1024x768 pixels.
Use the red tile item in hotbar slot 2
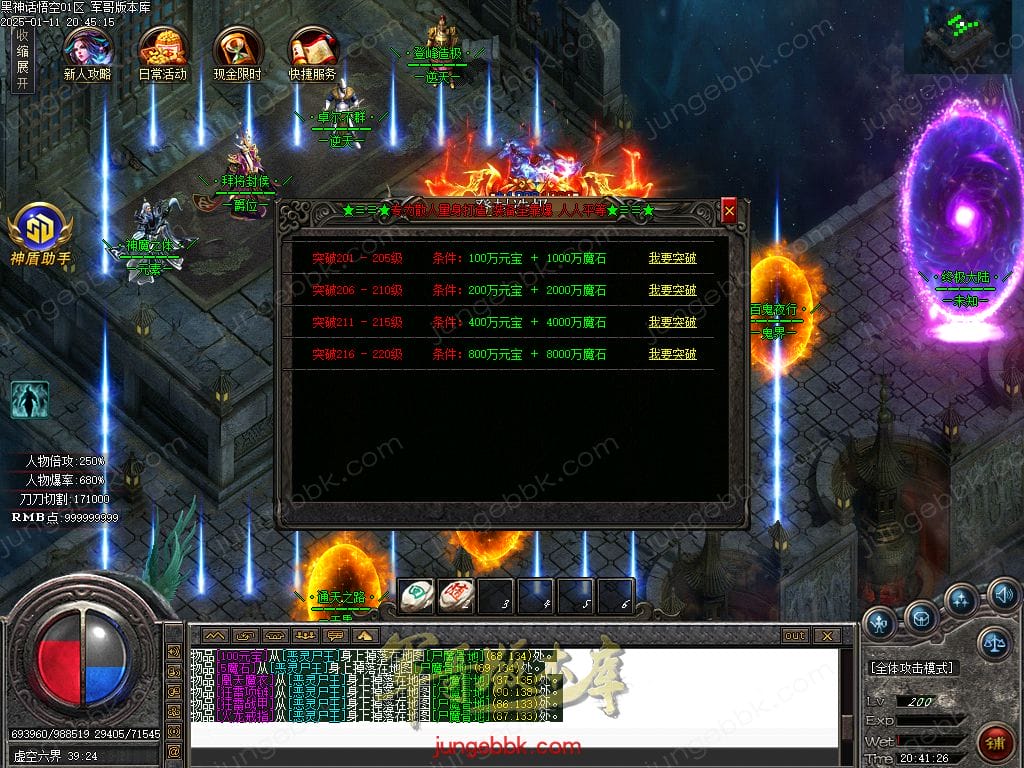click(455, 596)
